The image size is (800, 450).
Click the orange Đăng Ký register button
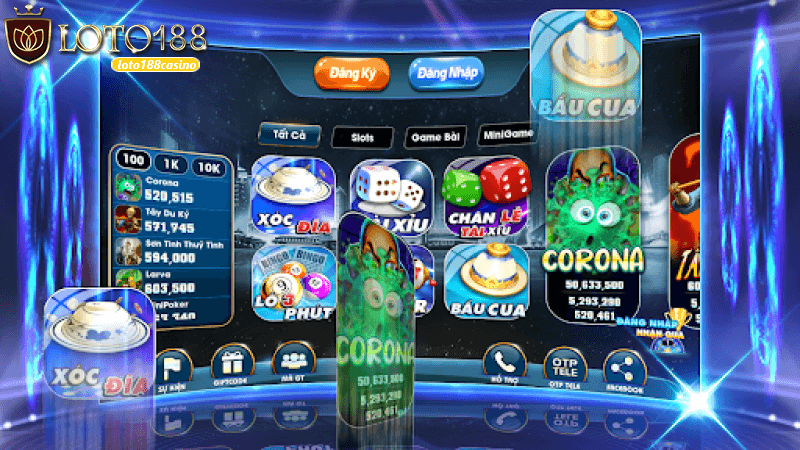350,74
